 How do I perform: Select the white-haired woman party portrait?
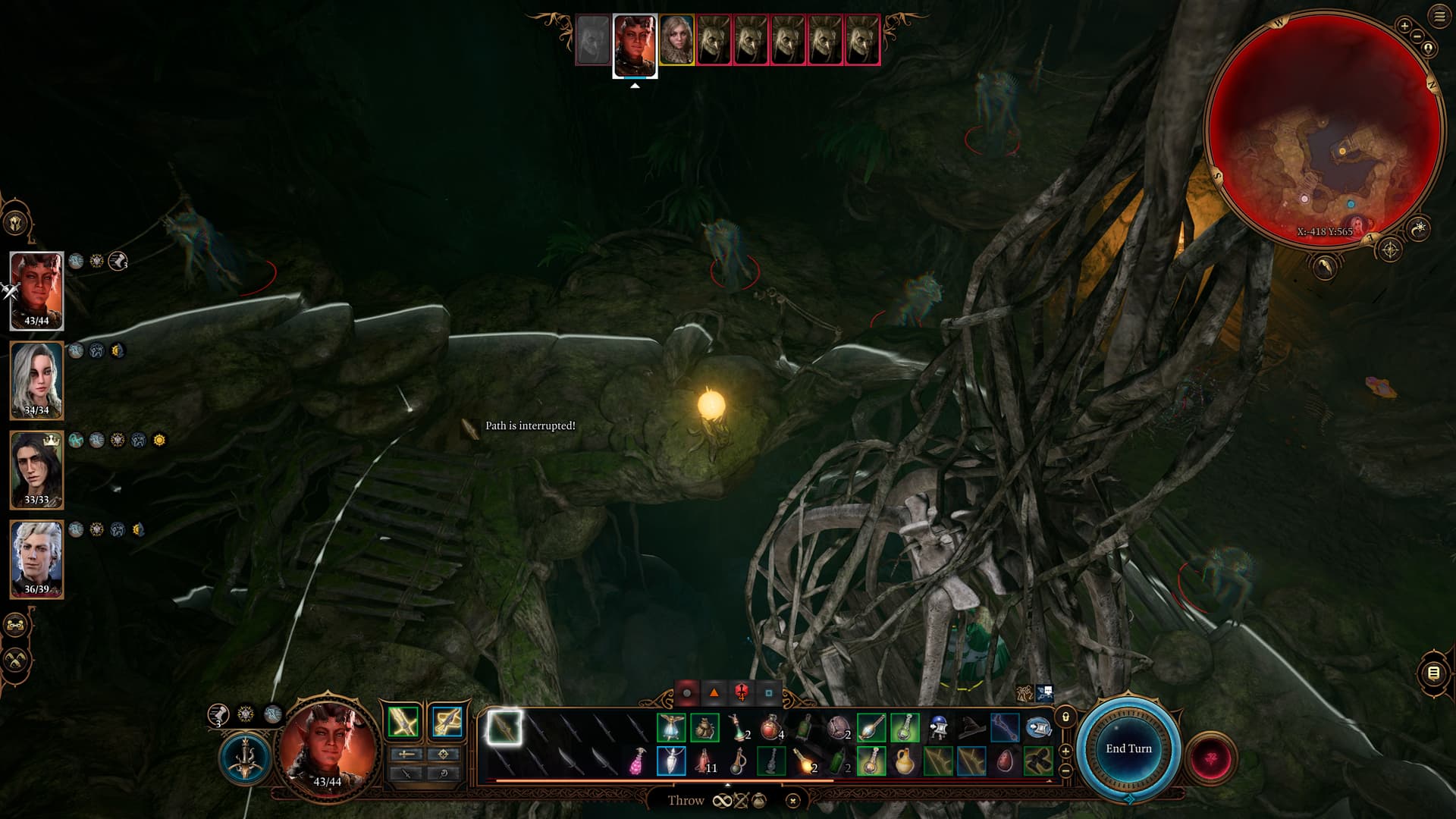36,379
